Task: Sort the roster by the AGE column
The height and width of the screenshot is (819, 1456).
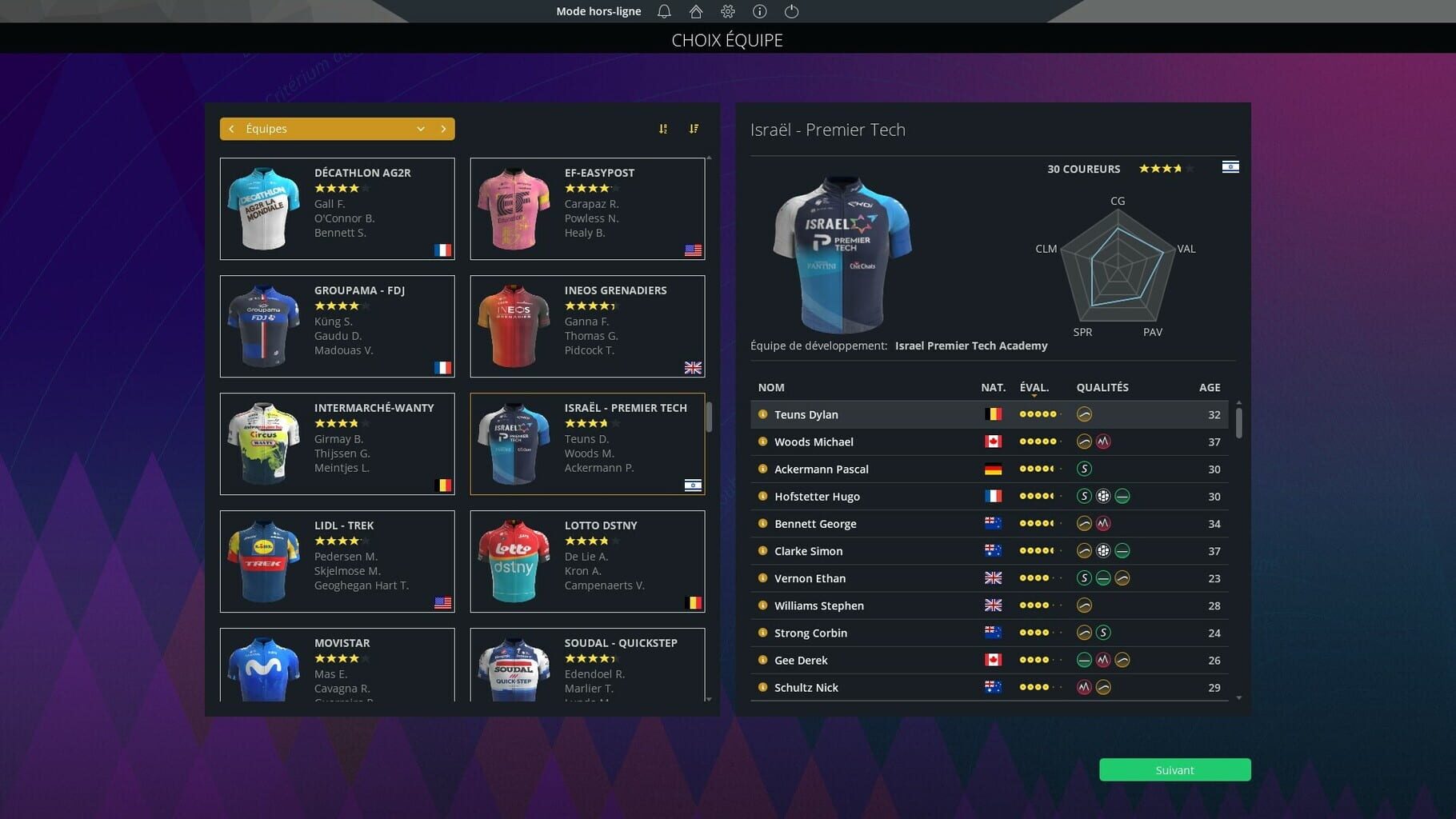Action: [x=1210, y=387]
